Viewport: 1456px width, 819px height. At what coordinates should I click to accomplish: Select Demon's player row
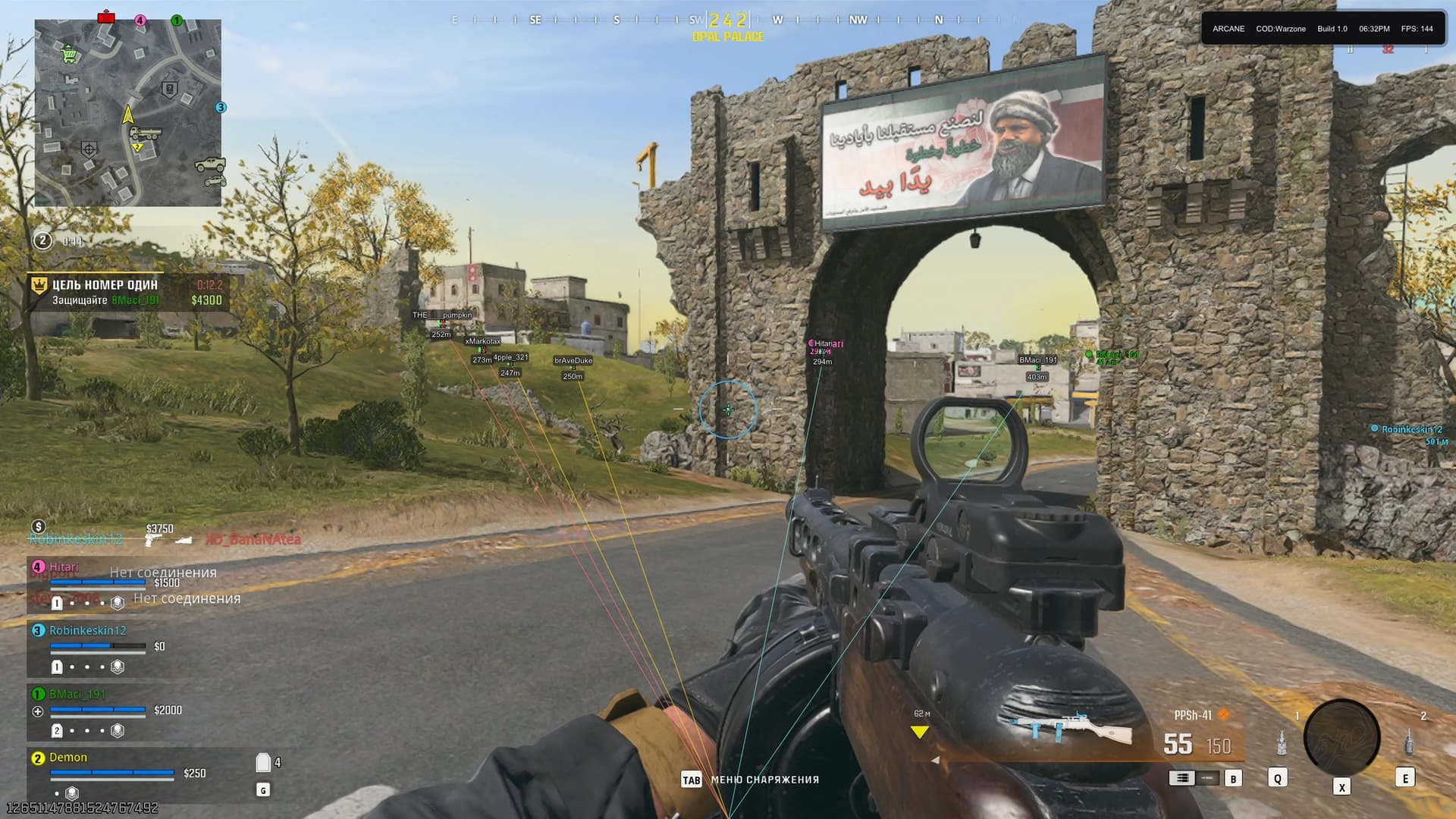[68, 758]
